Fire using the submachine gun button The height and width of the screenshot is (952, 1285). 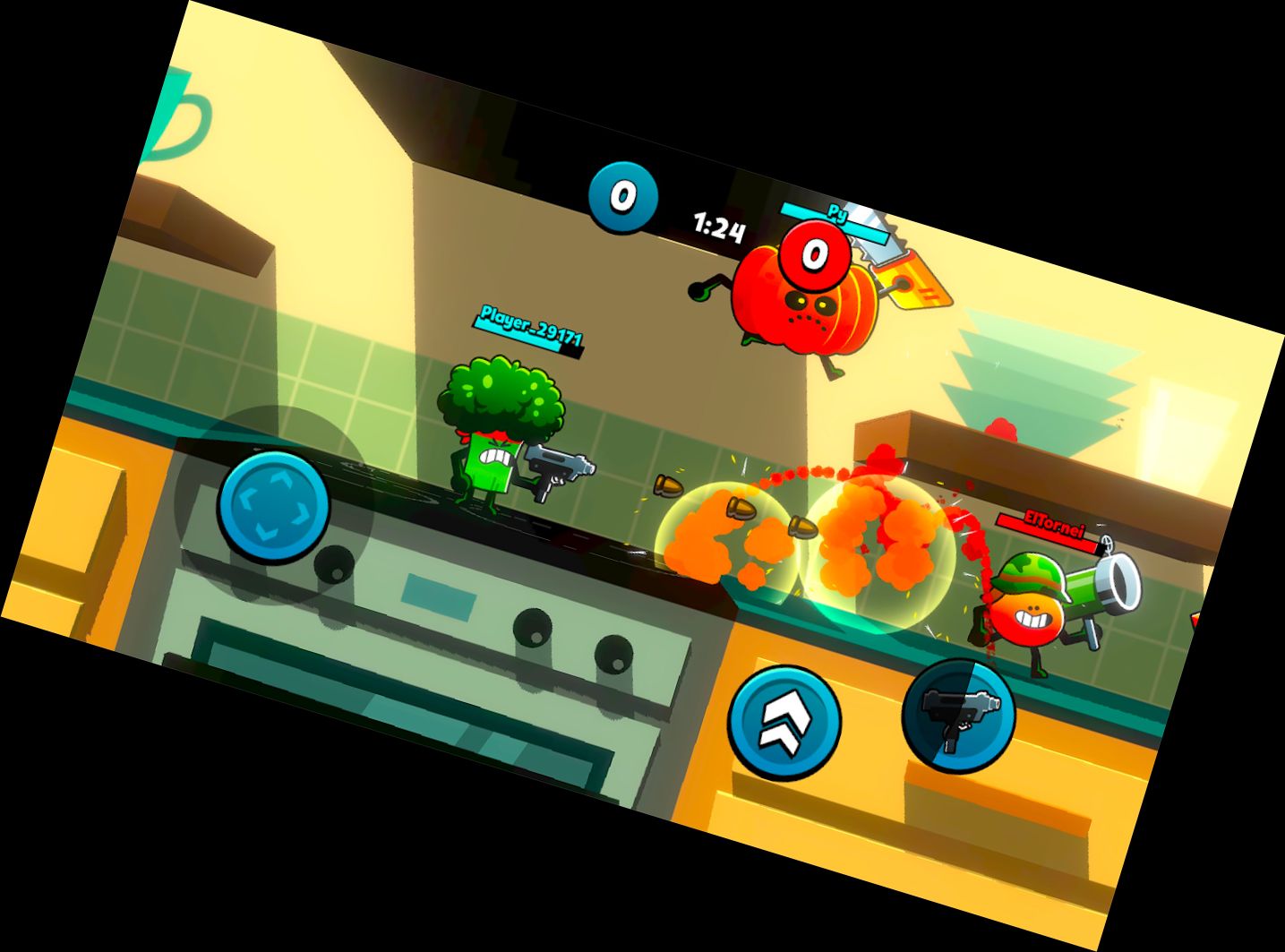tap(958, 713)
